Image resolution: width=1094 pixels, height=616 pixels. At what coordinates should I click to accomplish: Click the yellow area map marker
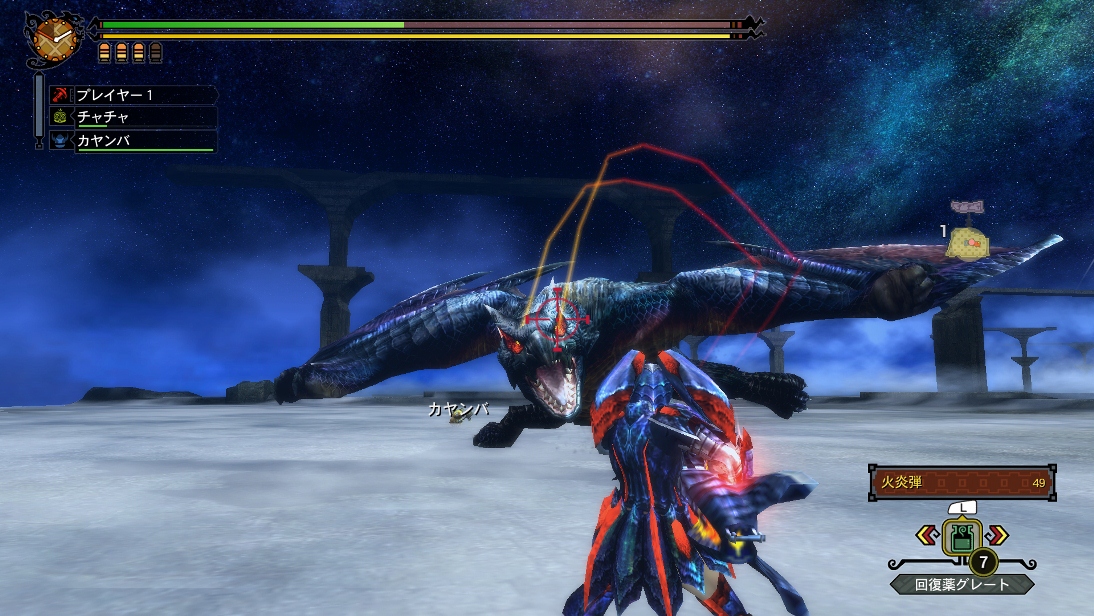(x=968, y=242)
